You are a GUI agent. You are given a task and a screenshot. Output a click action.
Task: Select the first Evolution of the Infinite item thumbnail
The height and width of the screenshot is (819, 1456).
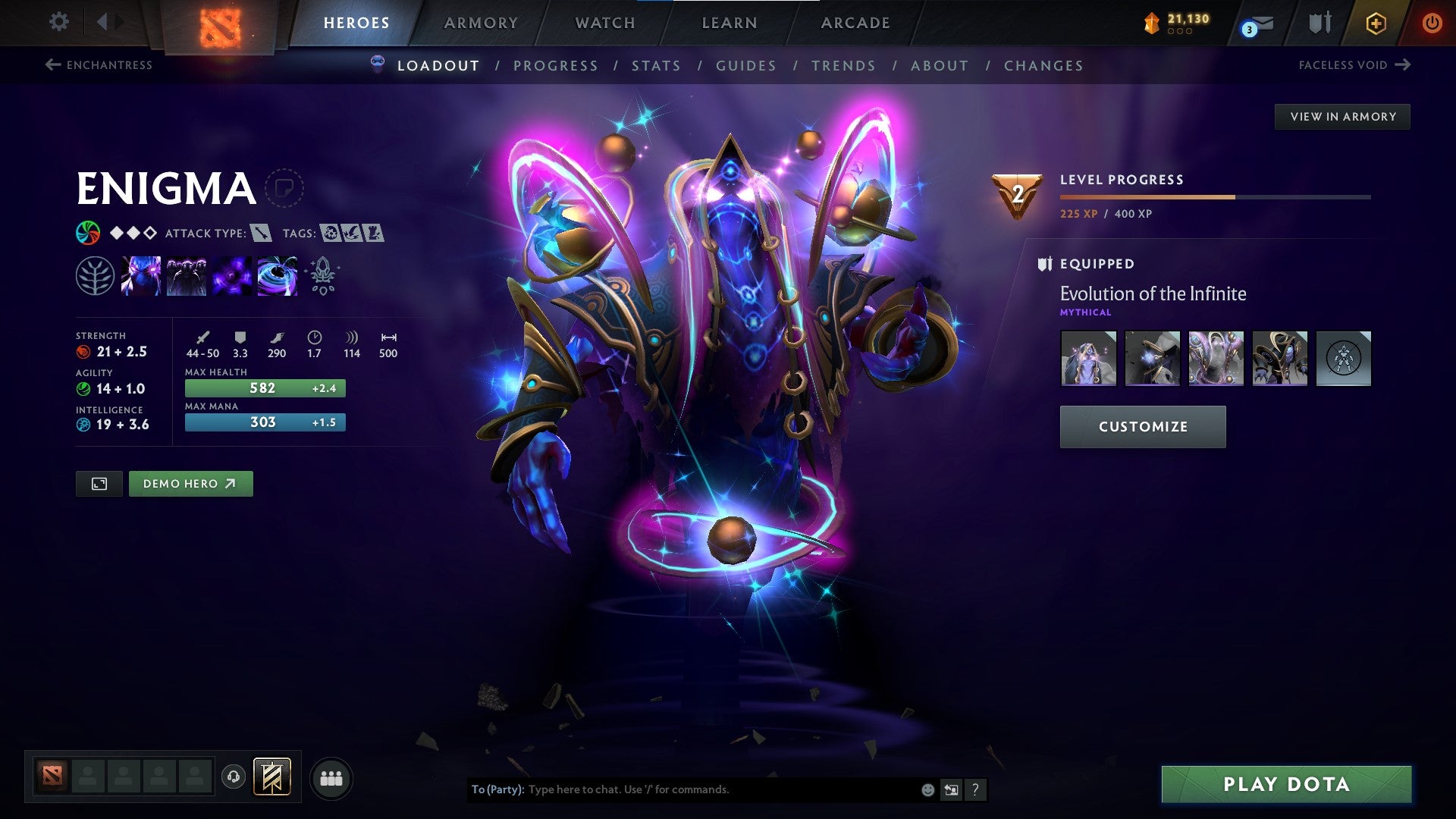1088,359
